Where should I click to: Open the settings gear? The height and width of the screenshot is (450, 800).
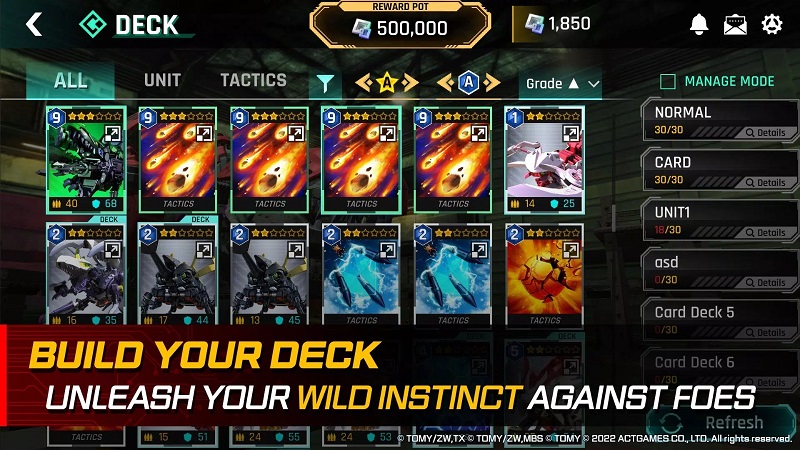[x=772, y=25]
